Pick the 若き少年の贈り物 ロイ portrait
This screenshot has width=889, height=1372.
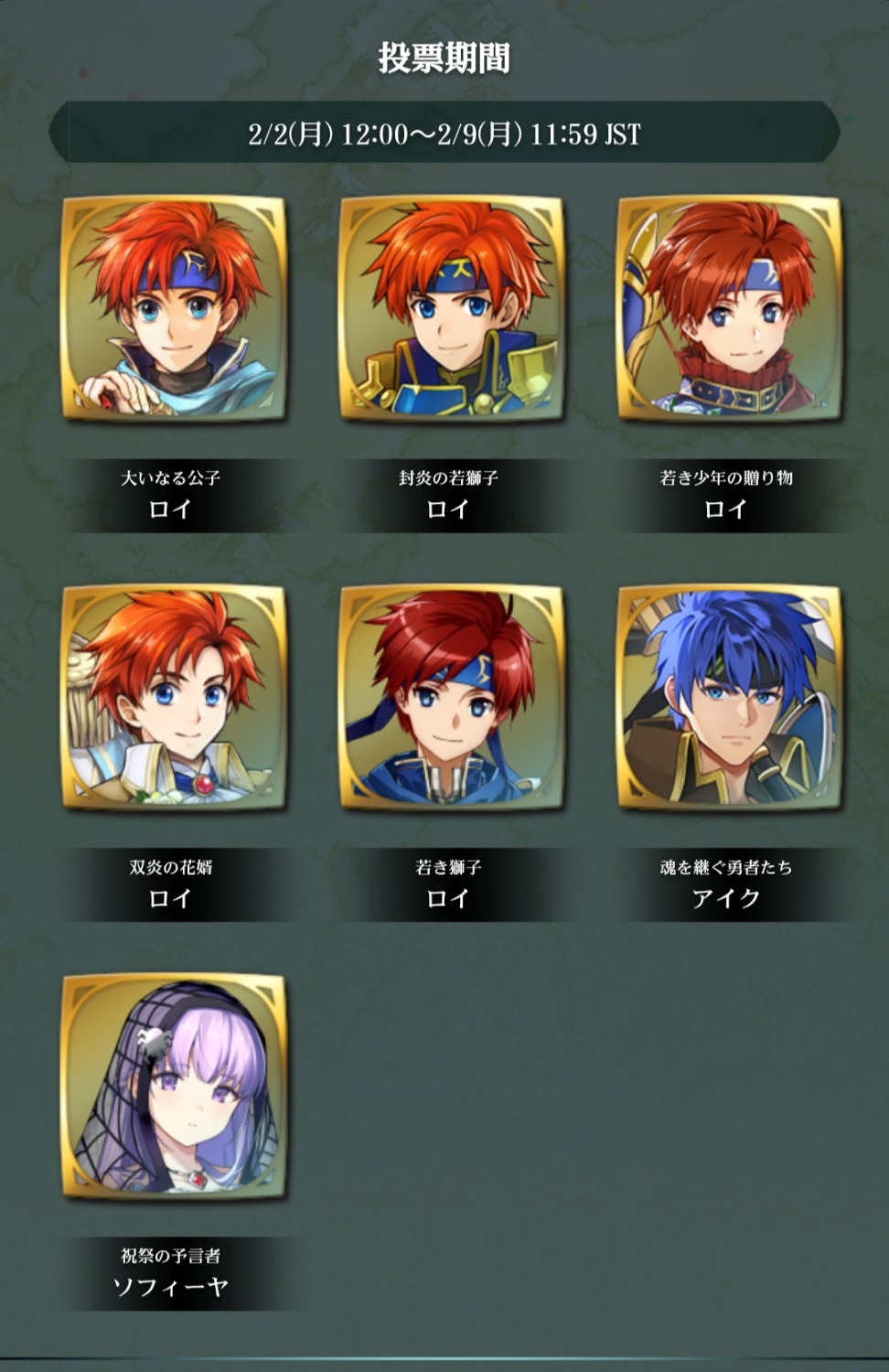[x=728, y=309]
